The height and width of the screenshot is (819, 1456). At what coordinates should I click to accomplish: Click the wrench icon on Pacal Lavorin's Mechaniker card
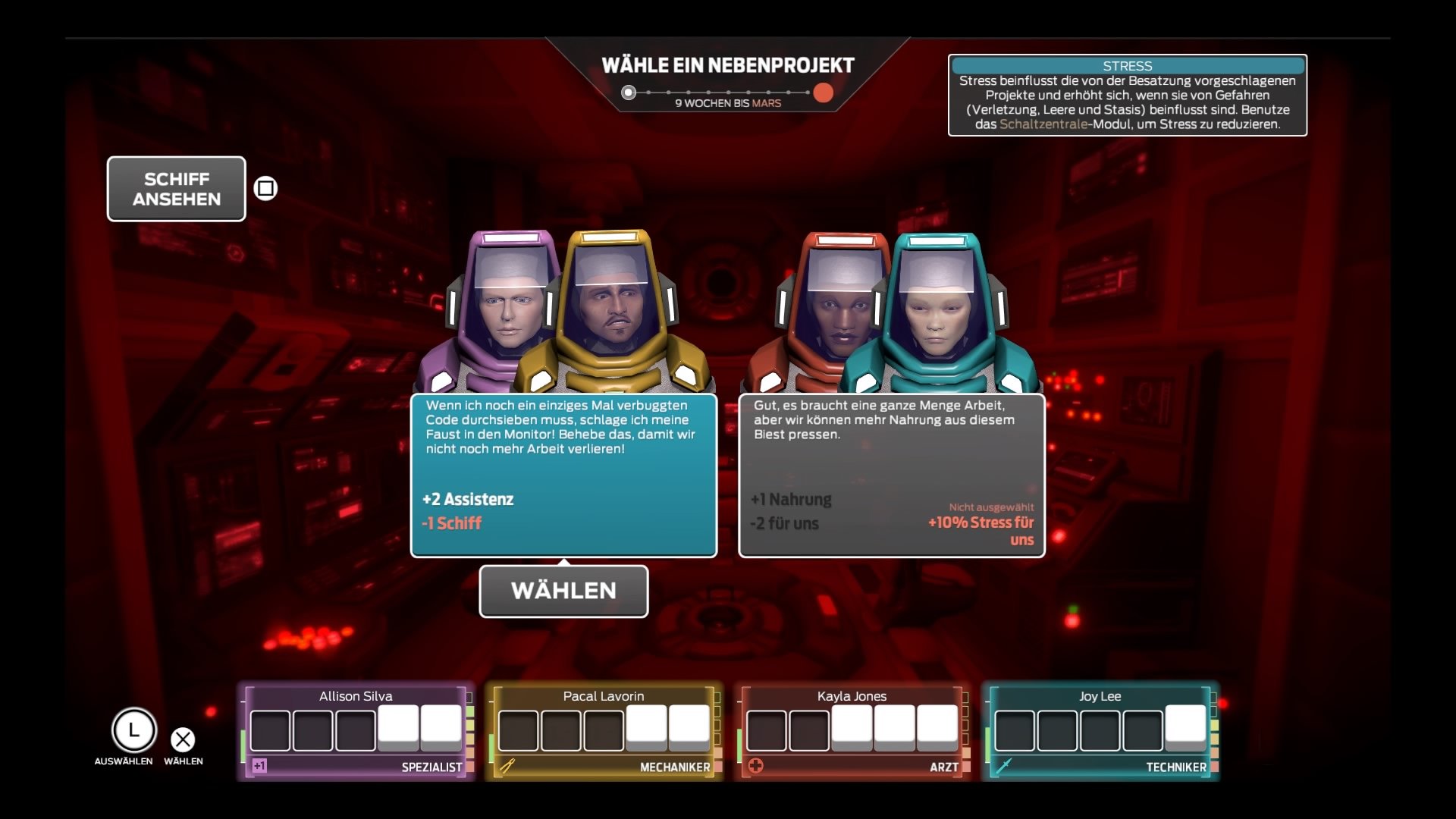pyautogui.click(x=507, y=767)
